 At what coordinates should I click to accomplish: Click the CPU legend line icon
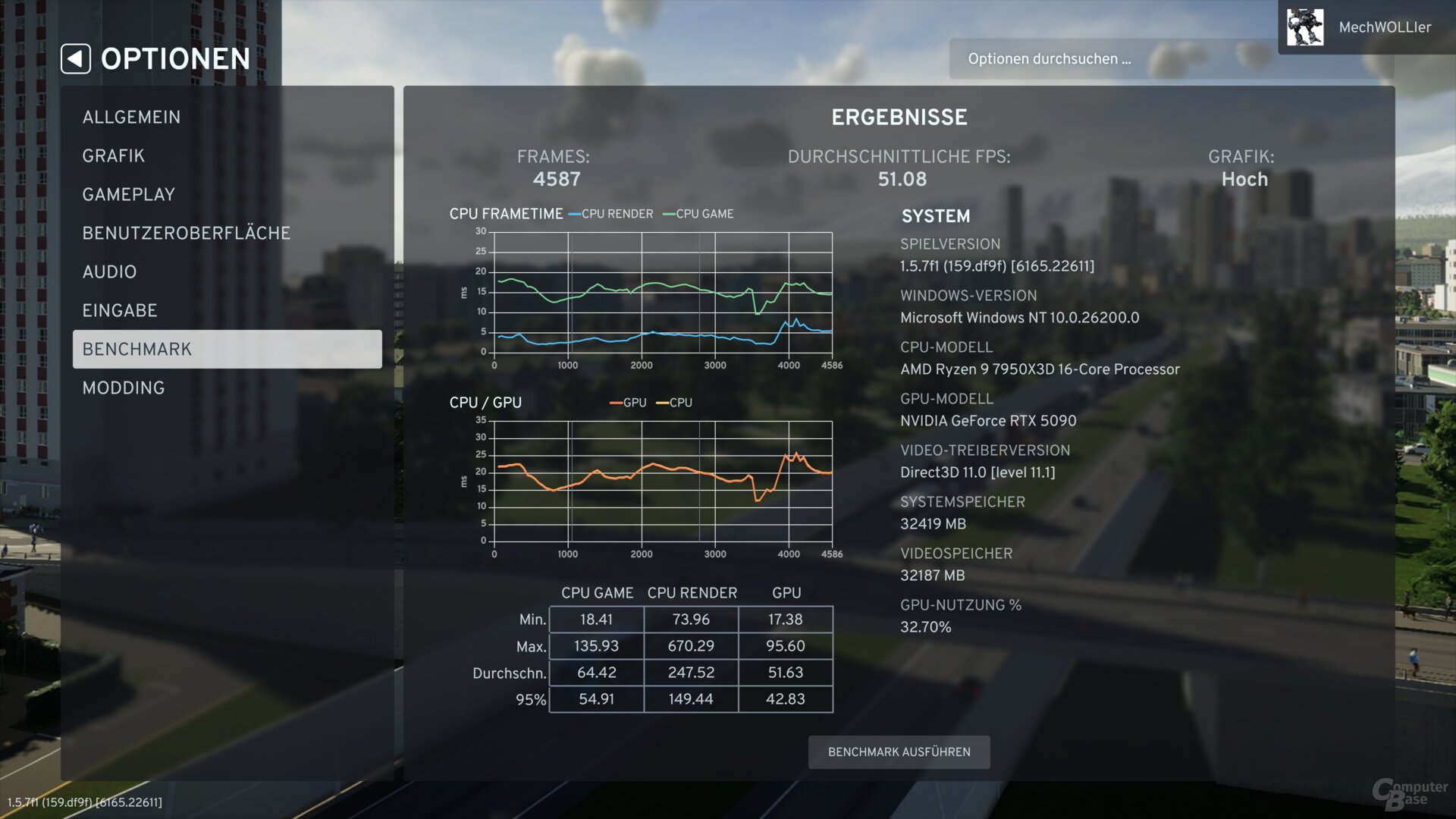662,403
